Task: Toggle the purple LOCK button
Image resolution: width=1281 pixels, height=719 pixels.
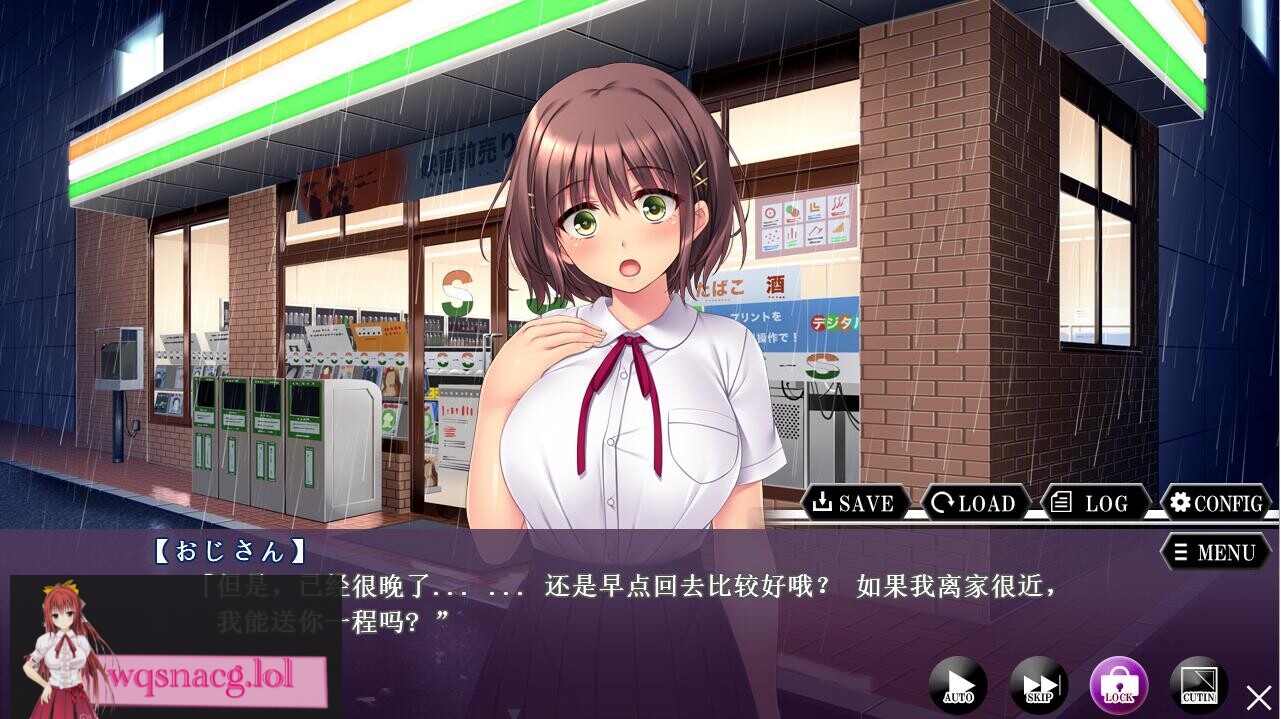Action: [x=1119, y=685]
